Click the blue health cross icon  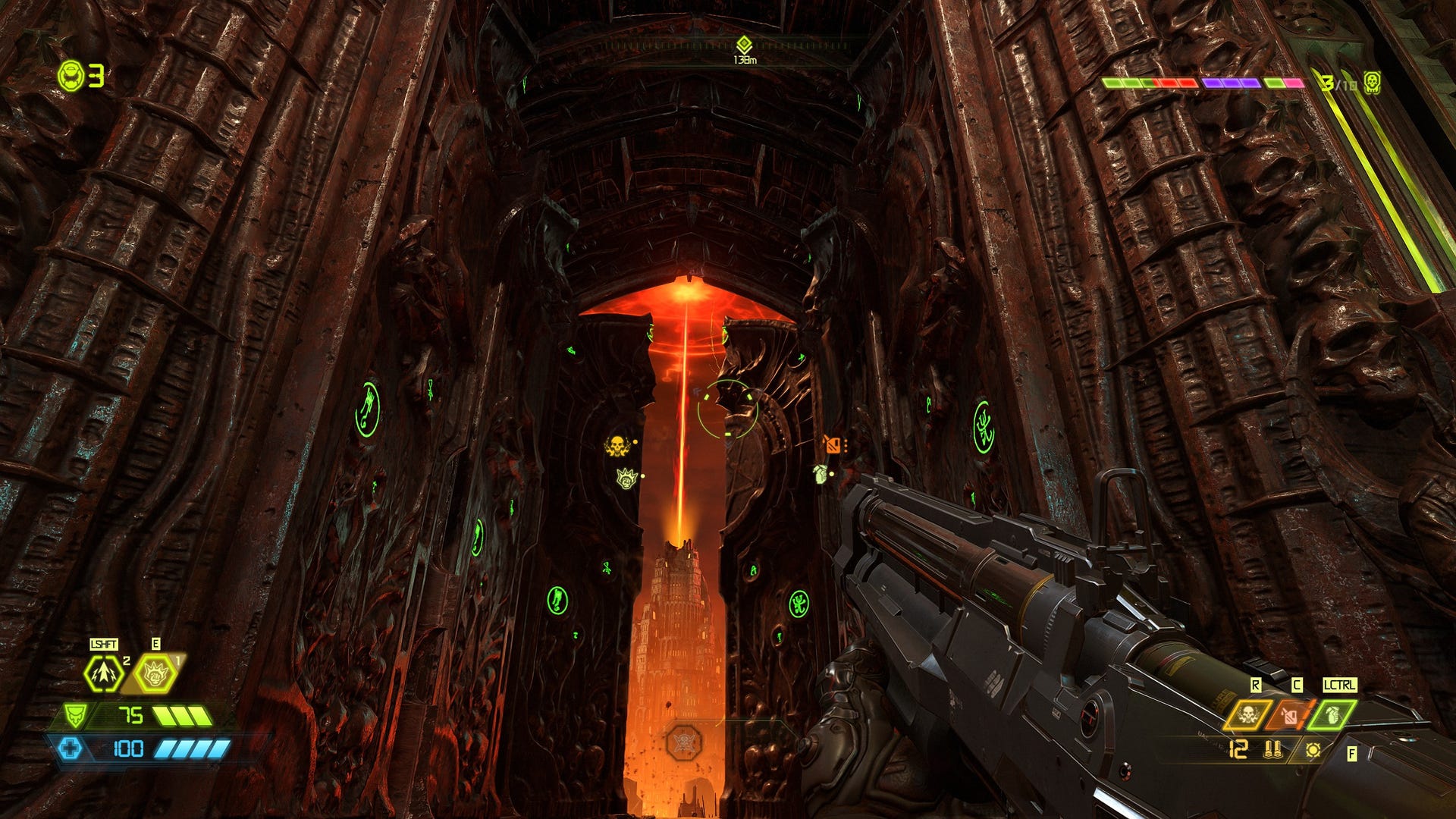[x=70, y=749]
